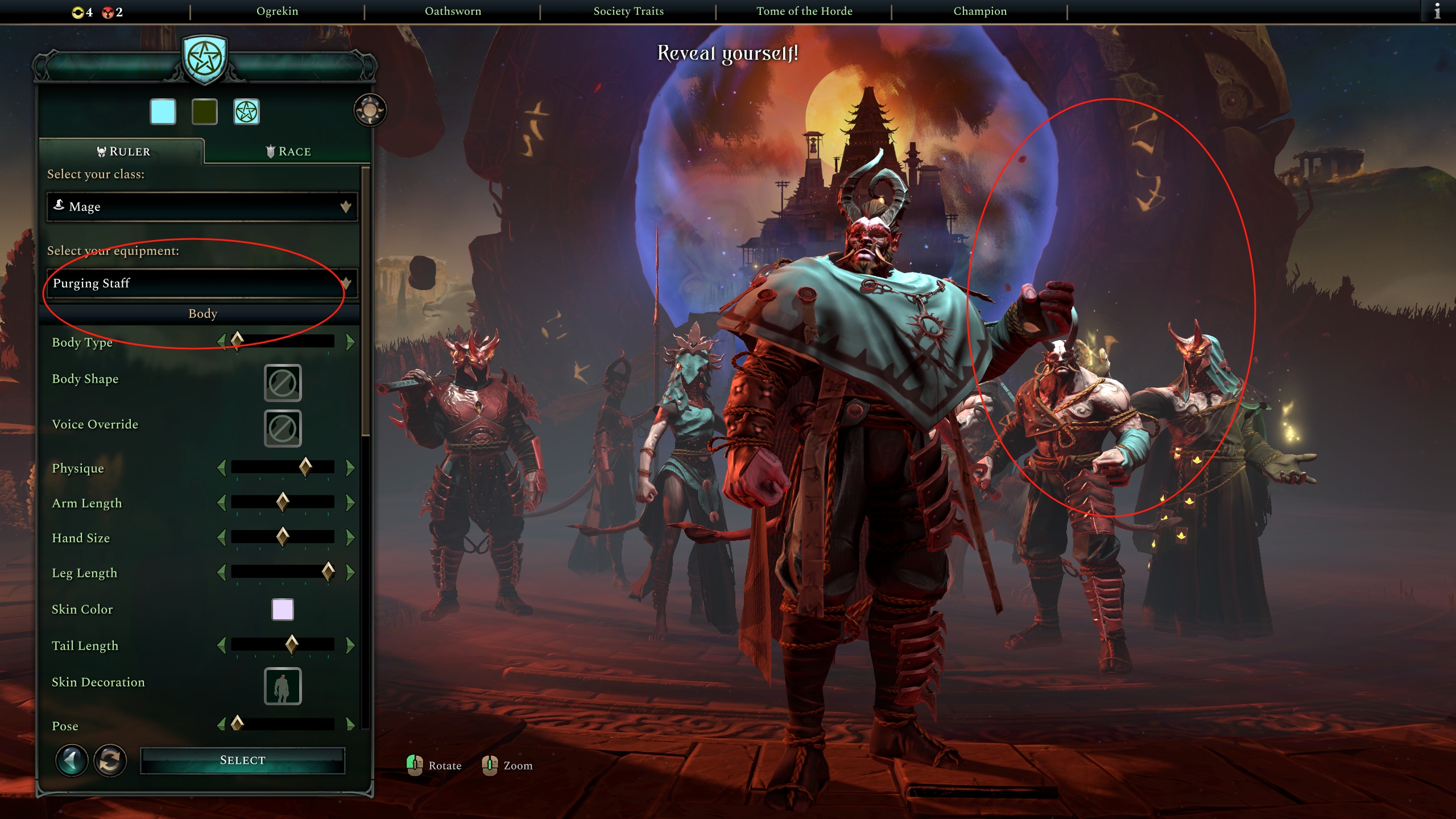Image resolution: width=1456 pixels, height=819 pixels.
Task: Increase Leg Length using its right arrow
Action: [x=349, y=573]
